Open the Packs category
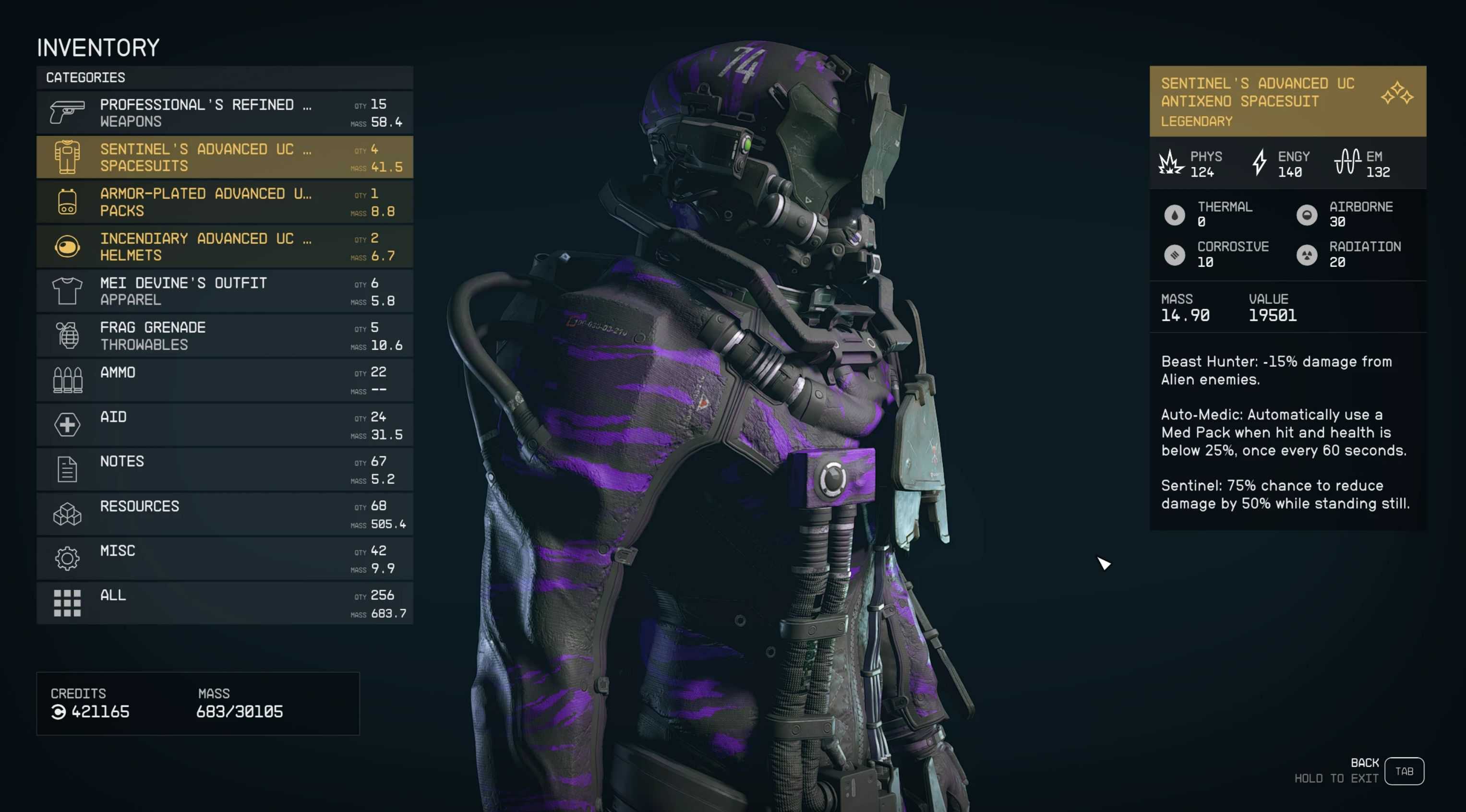Viewport: 1466px width, 812px height. click(x=224, y=202)
